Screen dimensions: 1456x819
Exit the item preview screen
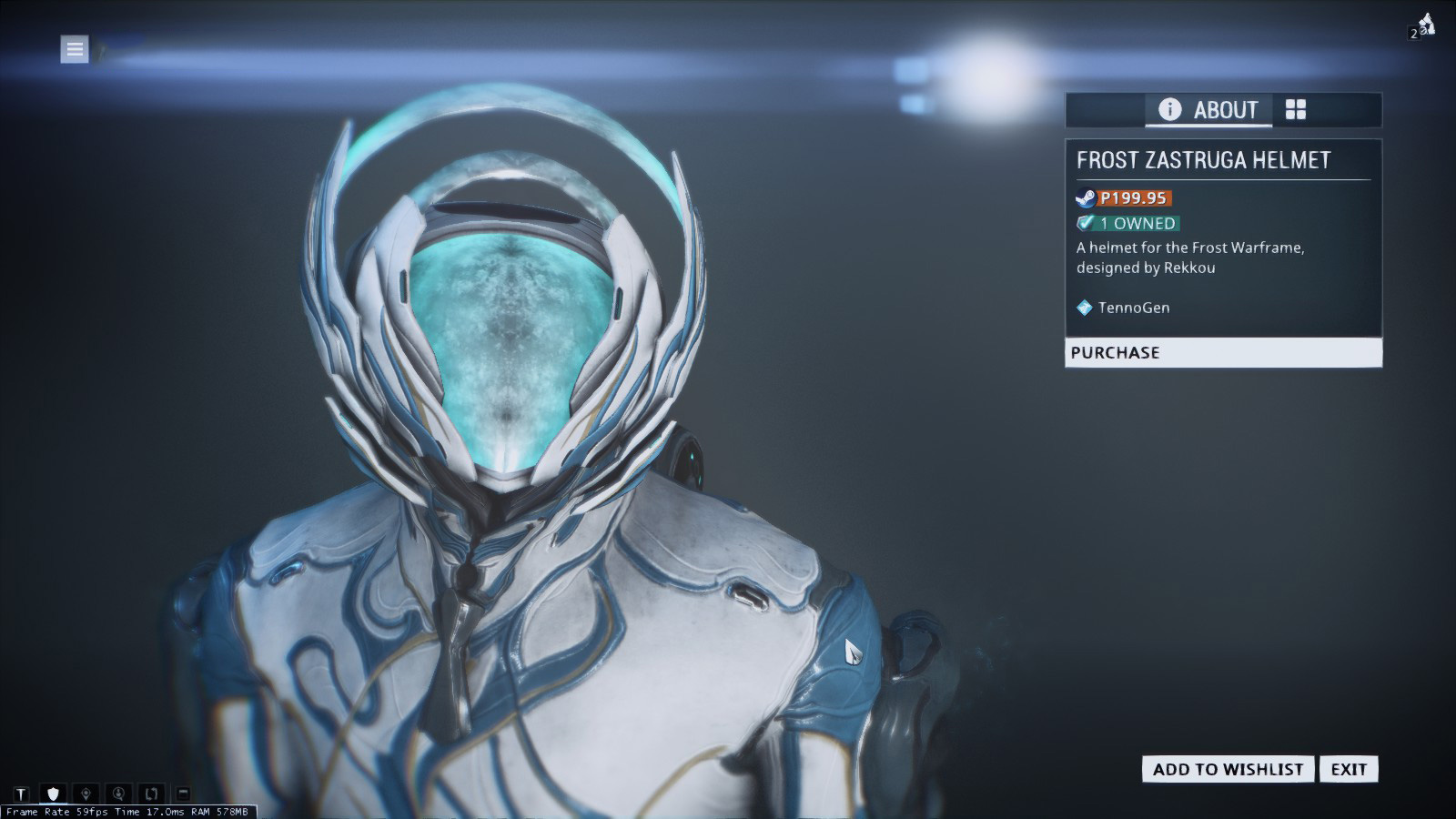[x=1349, y=769]
